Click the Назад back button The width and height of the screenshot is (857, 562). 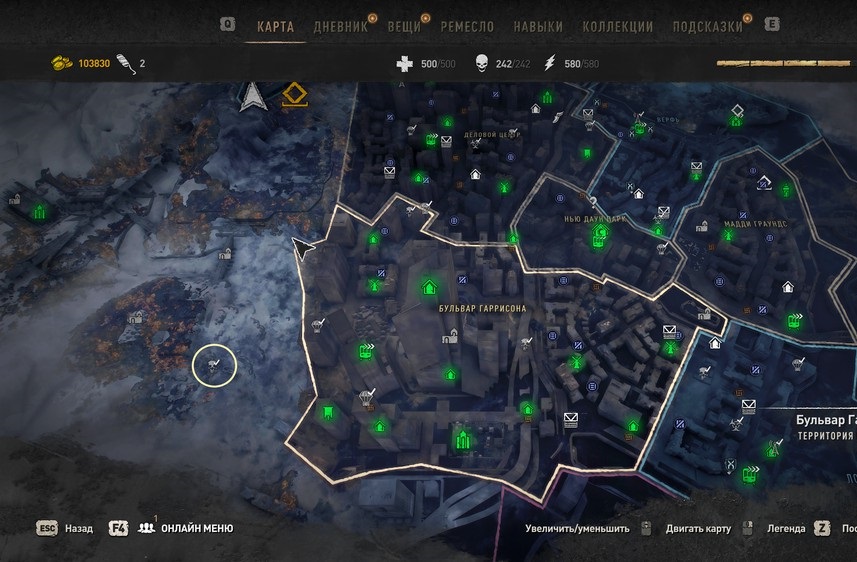click(x=78, y=528)
